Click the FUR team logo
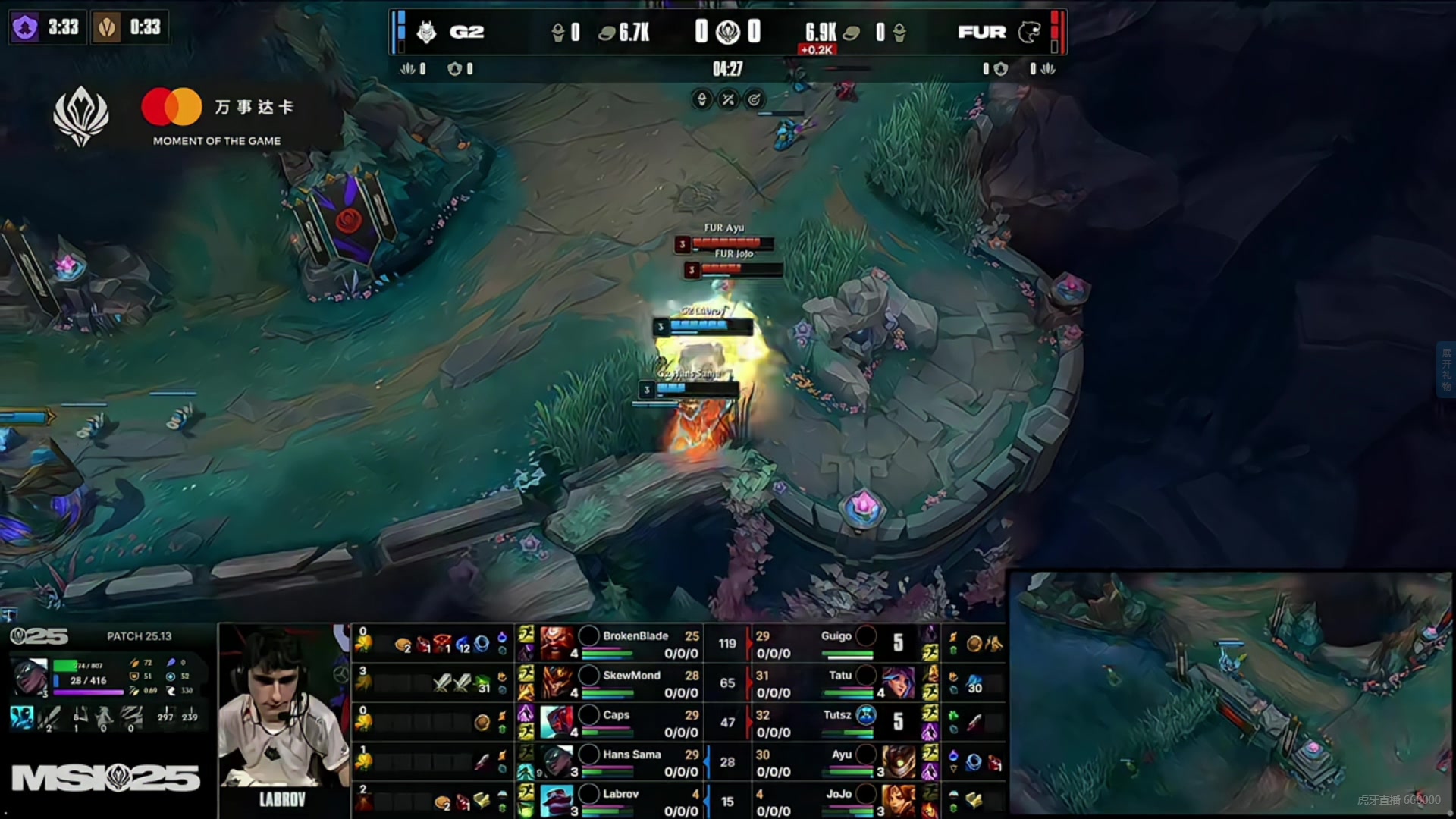The width and height of the screenshot is (1456, 819). [1029, 32]
